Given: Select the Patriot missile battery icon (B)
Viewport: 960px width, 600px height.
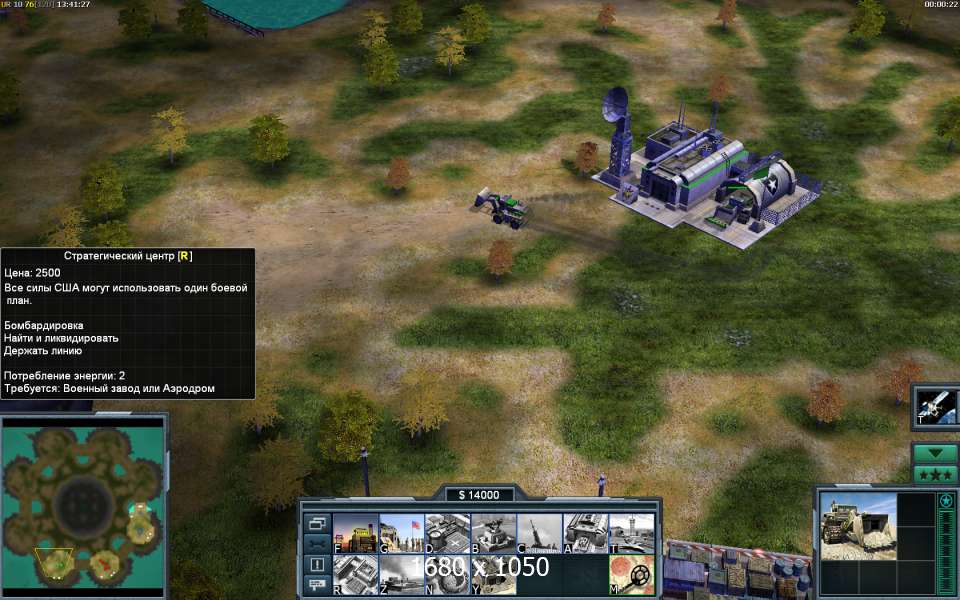Looking at the screenshot, I should [x=493, y=533].
